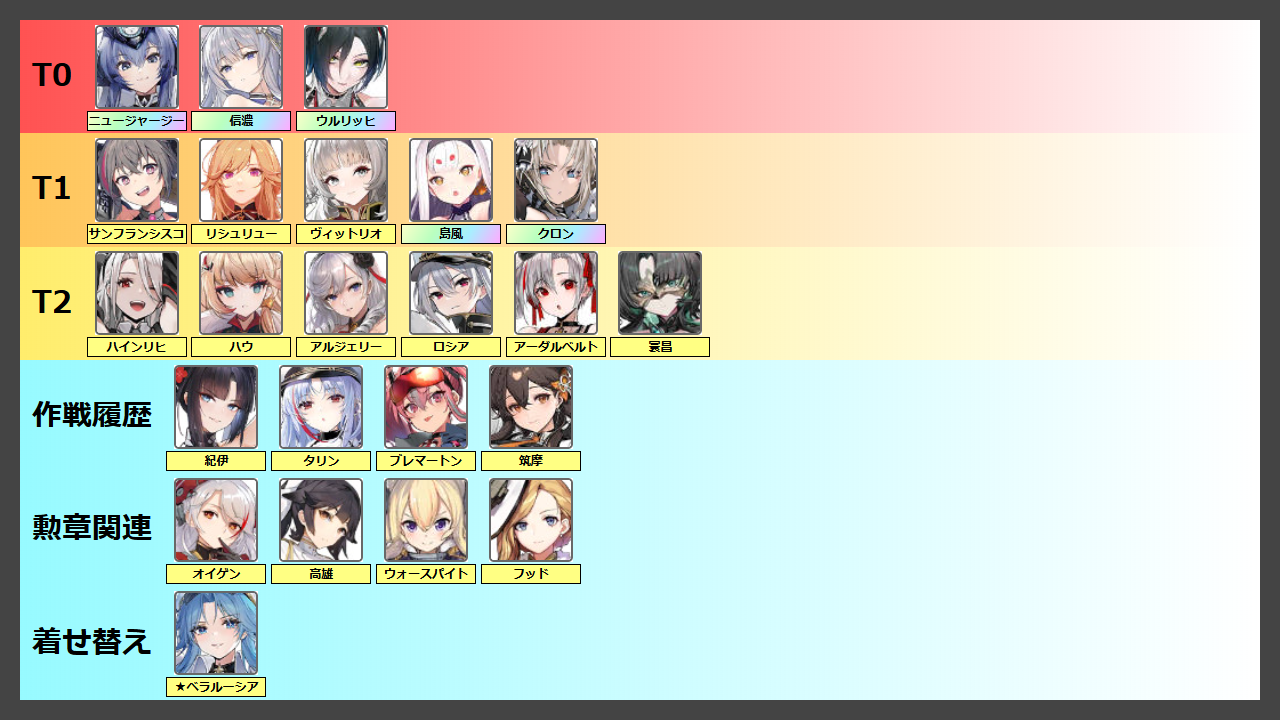This screenshot has width=1280, height=720.
Task: Click the ★ベラルーシア skin portrait
Action: pyautogui.click(x=216, y=633)
